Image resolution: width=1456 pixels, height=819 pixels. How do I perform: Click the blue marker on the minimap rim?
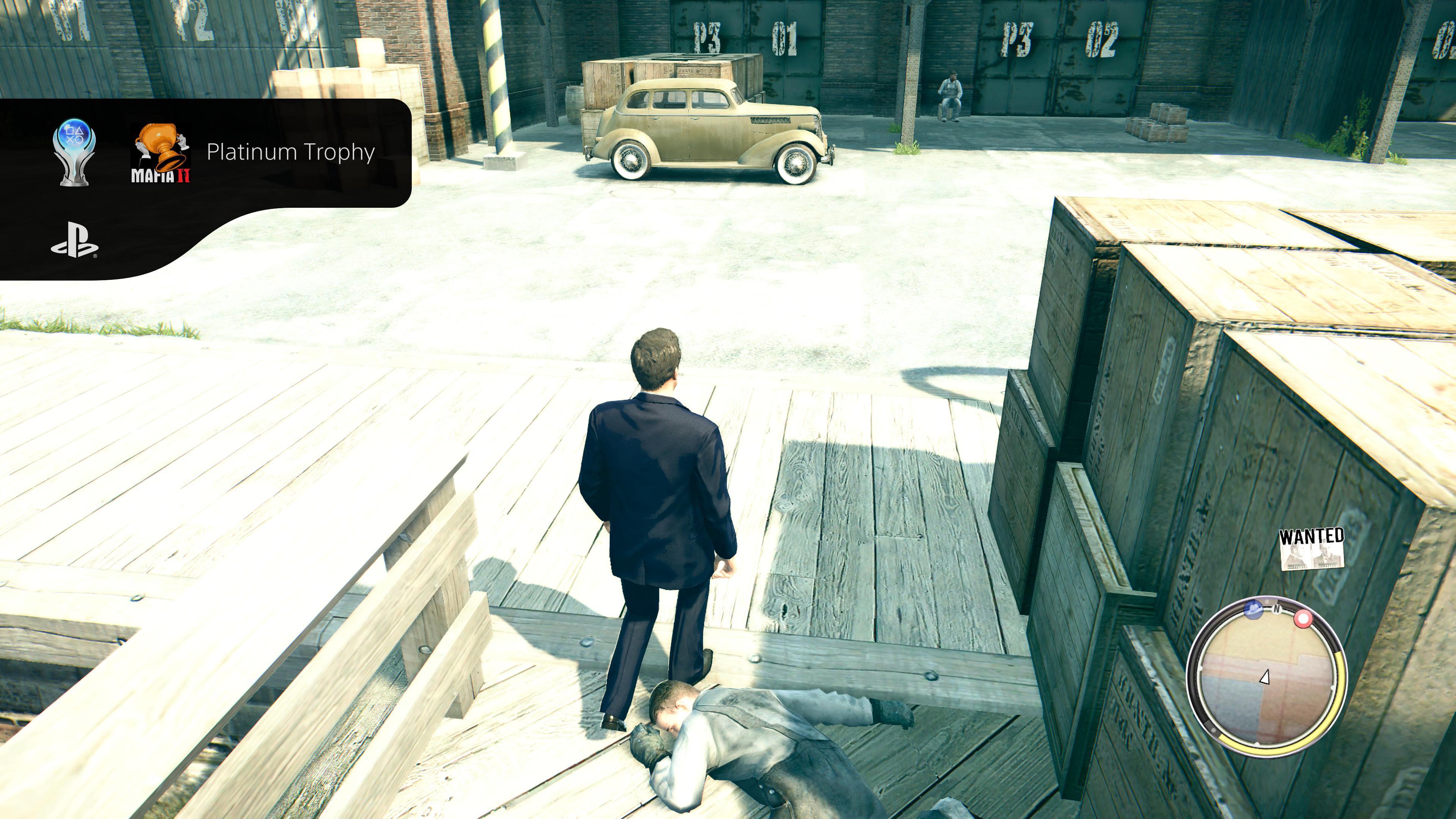tap(1254, 609)
